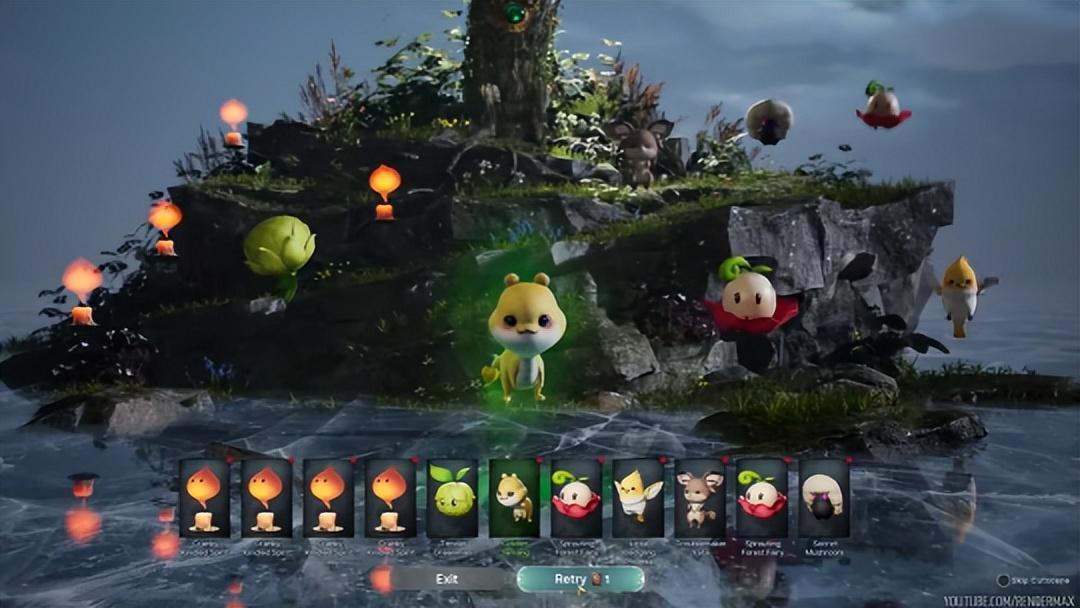The height and width of the screenshot is (608, 1080).
Task: Open the Sennet Mushroom card
Action: click(x=824, y=497)
